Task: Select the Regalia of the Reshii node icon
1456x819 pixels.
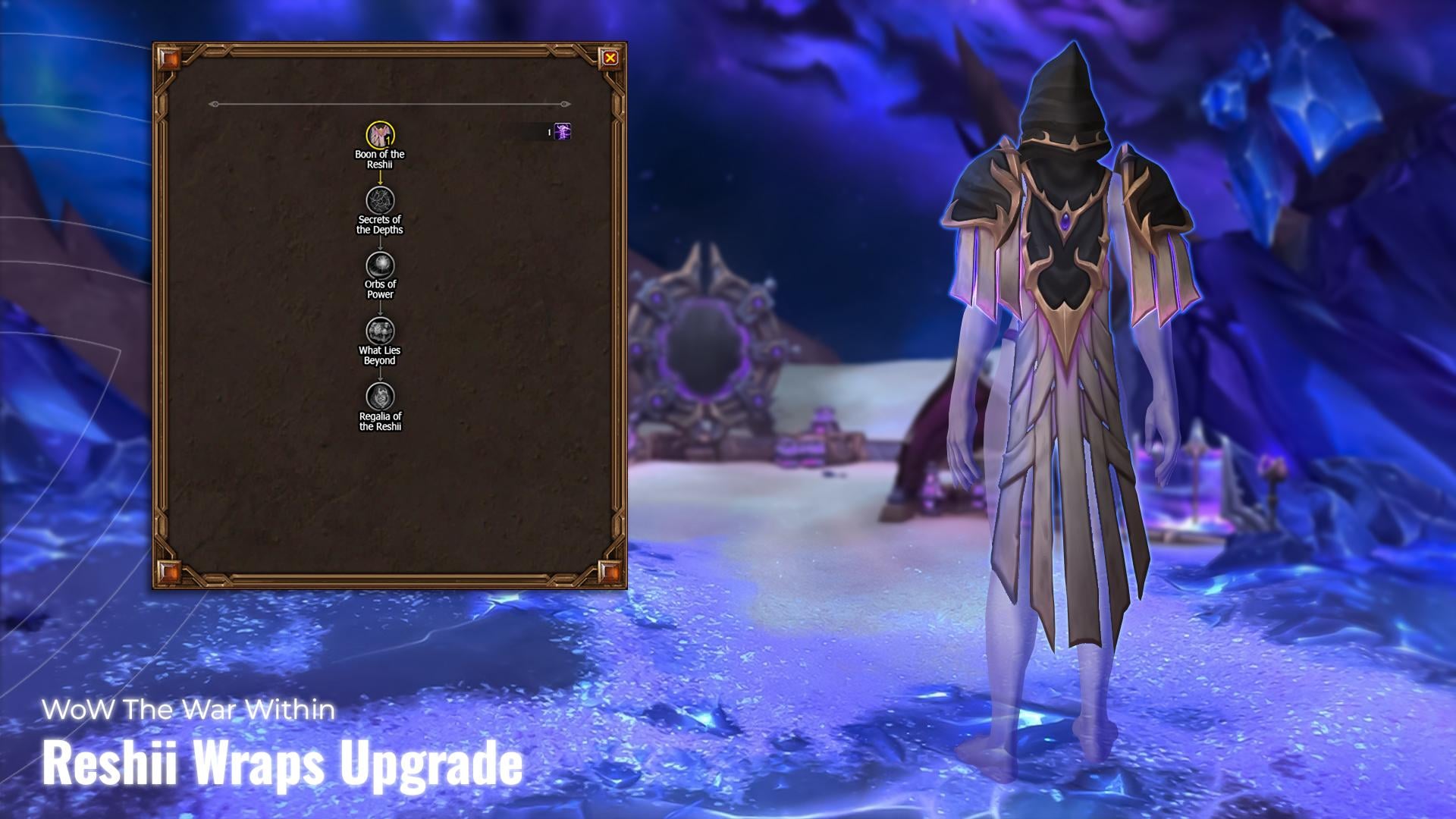Action: click(381, 395)
